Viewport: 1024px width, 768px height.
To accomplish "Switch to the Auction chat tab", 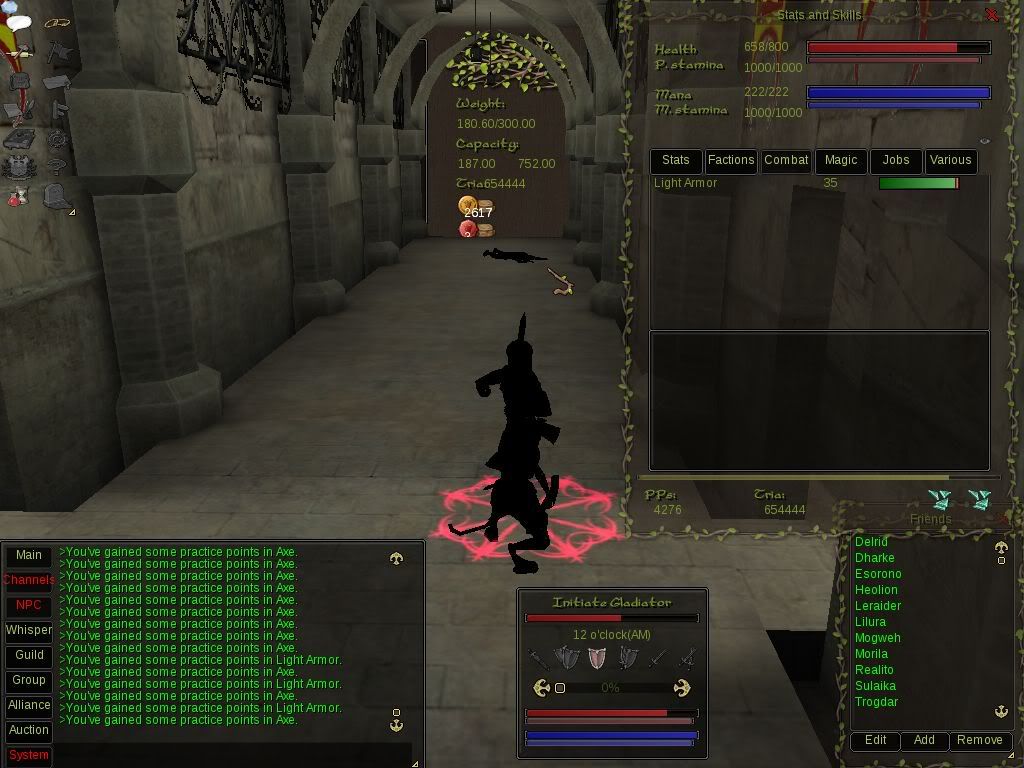I will click(29, 730).
